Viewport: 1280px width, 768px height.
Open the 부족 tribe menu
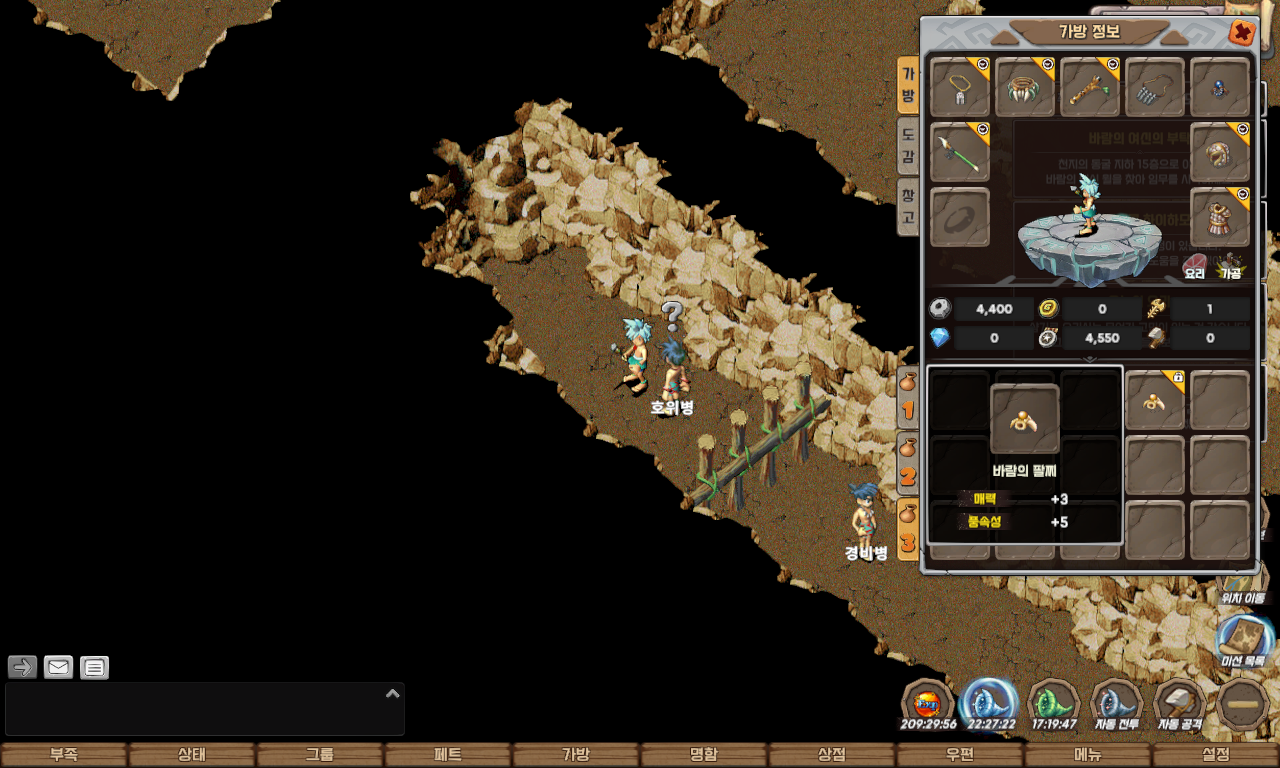[x=64, y=755]
